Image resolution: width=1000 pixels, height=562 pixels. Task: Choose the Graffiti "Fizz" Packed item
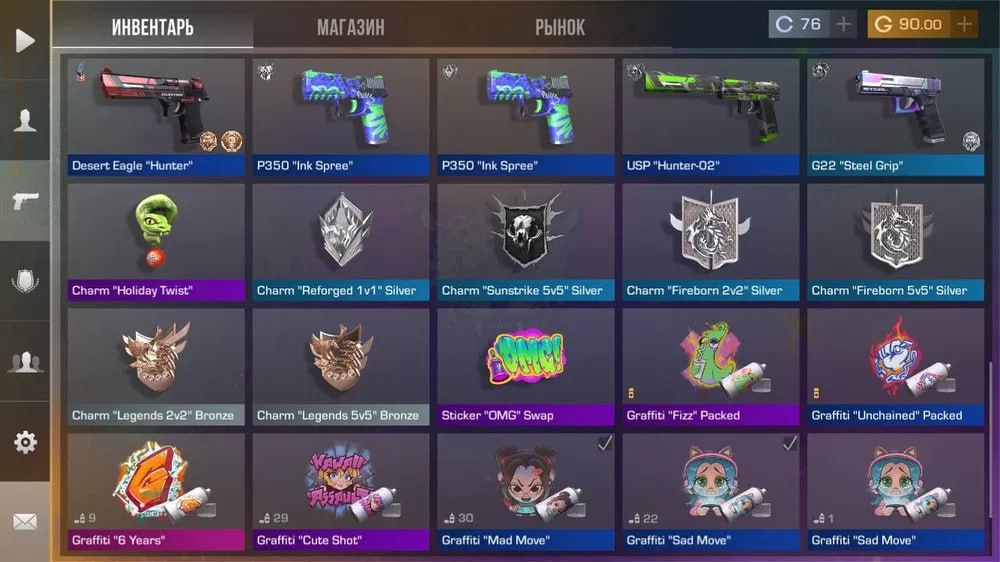pos(711,367)
